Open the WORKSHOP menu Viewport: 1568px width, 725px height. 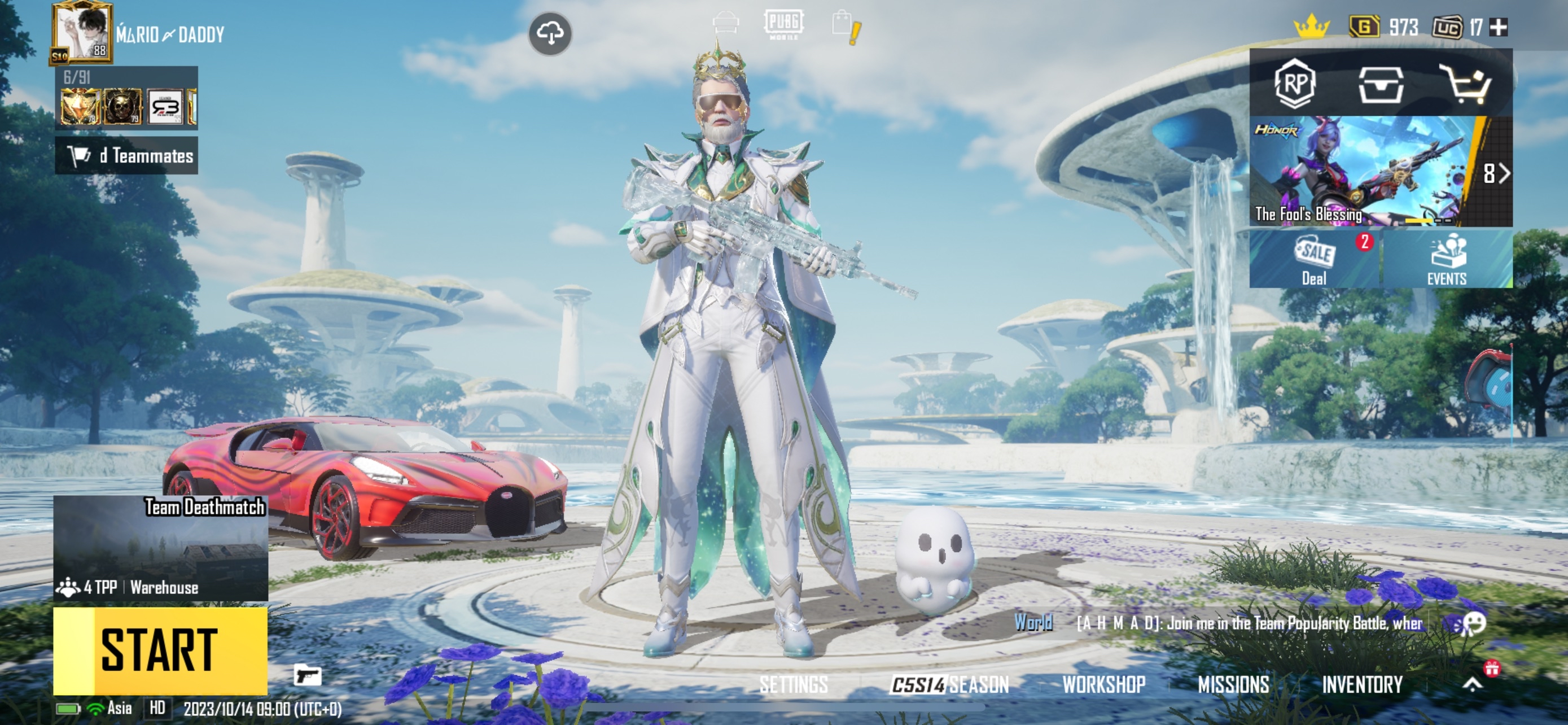(1103, 685)
